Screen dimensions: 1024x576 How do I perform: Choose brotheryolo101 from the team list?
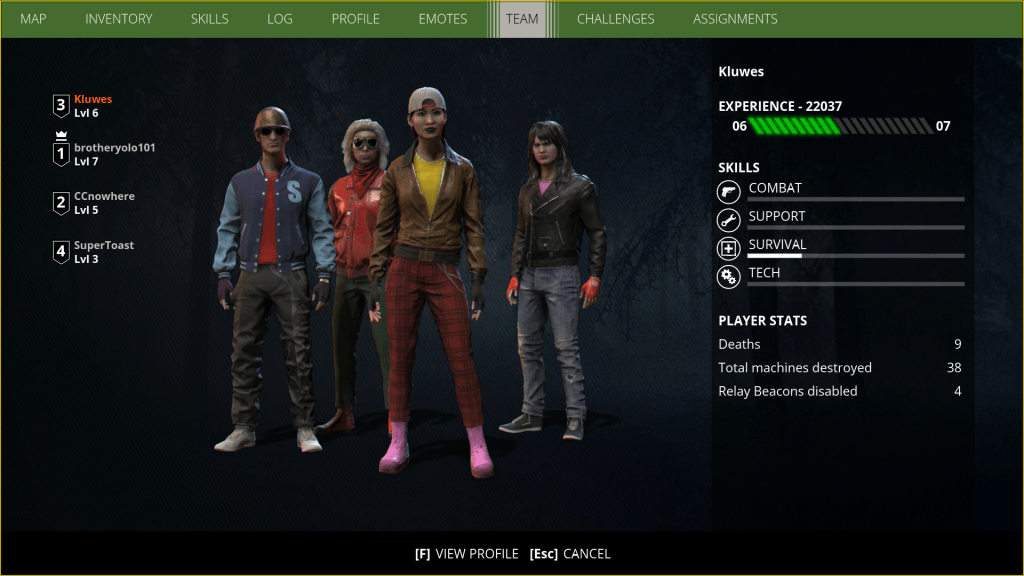click(x=114, y=154)
